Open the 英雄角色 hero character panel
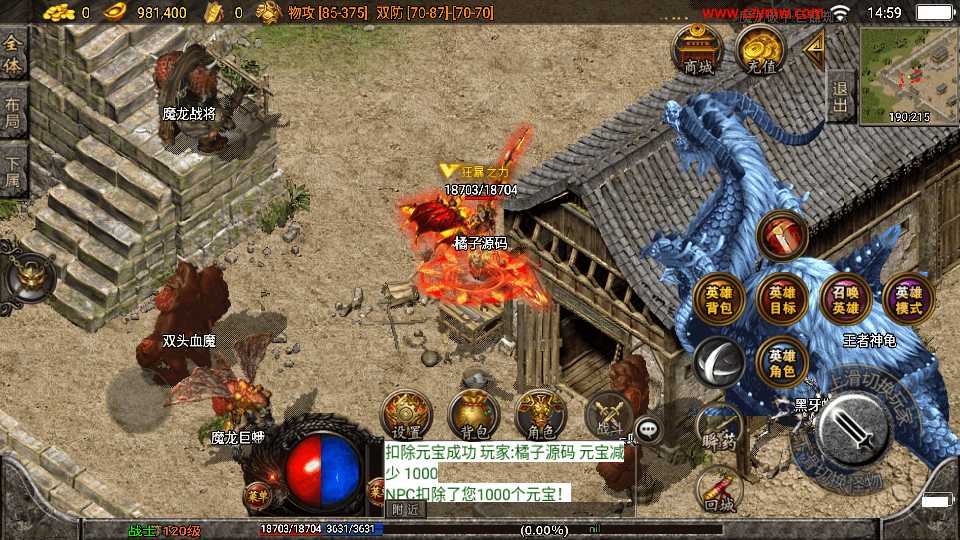The width and height of the screenshot is (960, 540). pos(782,362)
